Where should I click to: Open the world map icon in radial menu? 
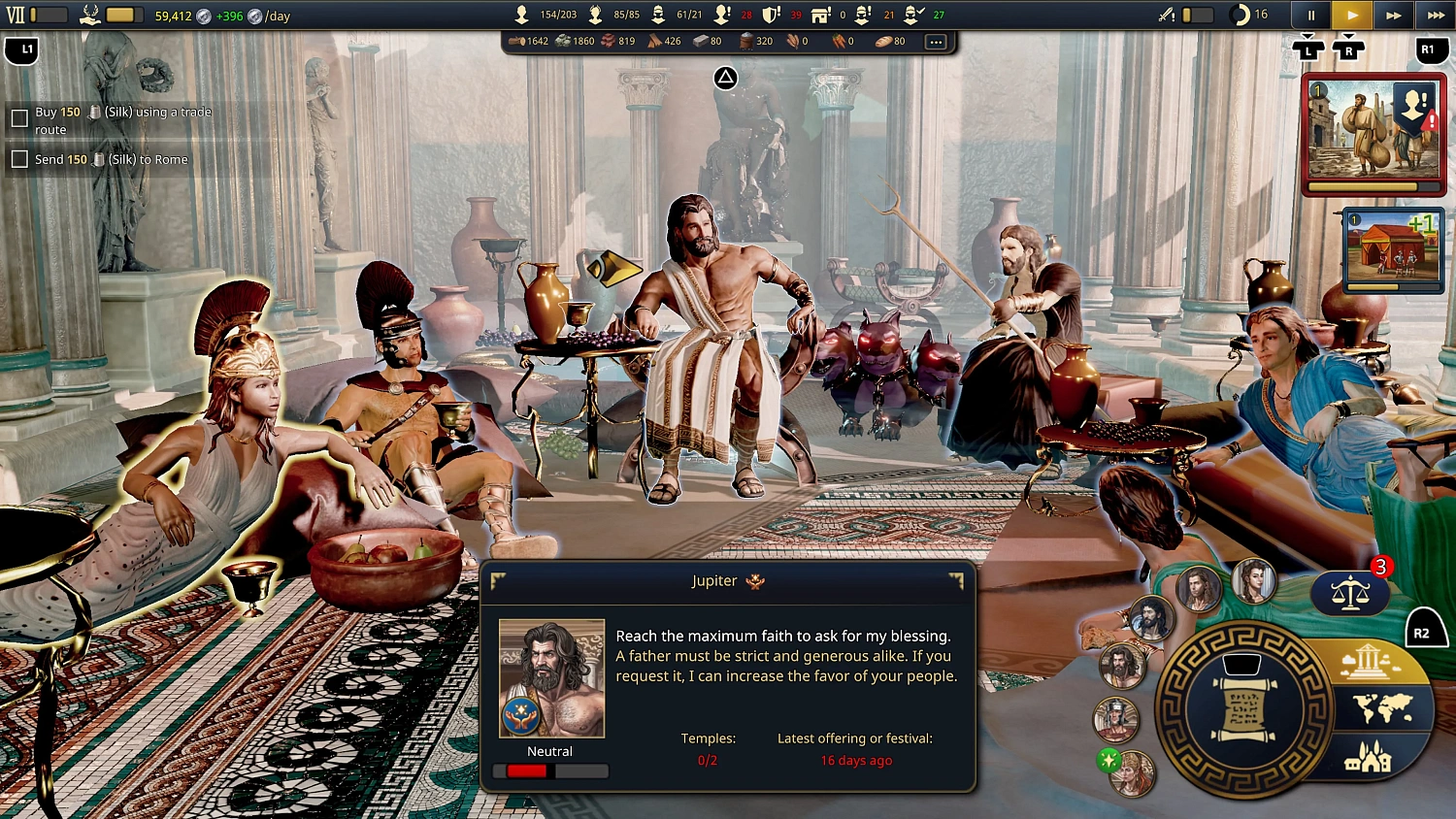click(x=1384, y=705)
